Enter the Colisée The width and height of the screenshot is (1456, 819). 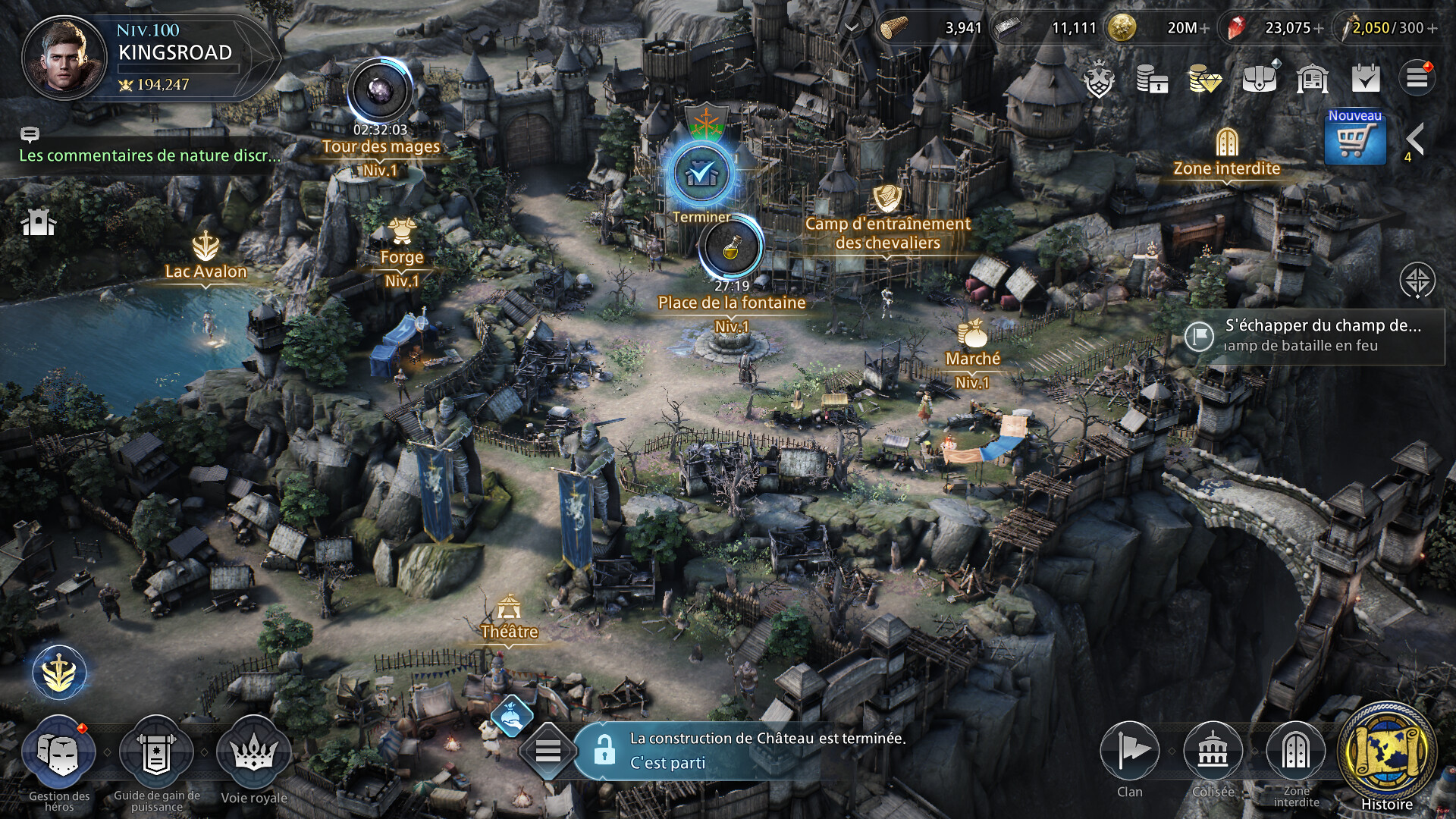1213,752
